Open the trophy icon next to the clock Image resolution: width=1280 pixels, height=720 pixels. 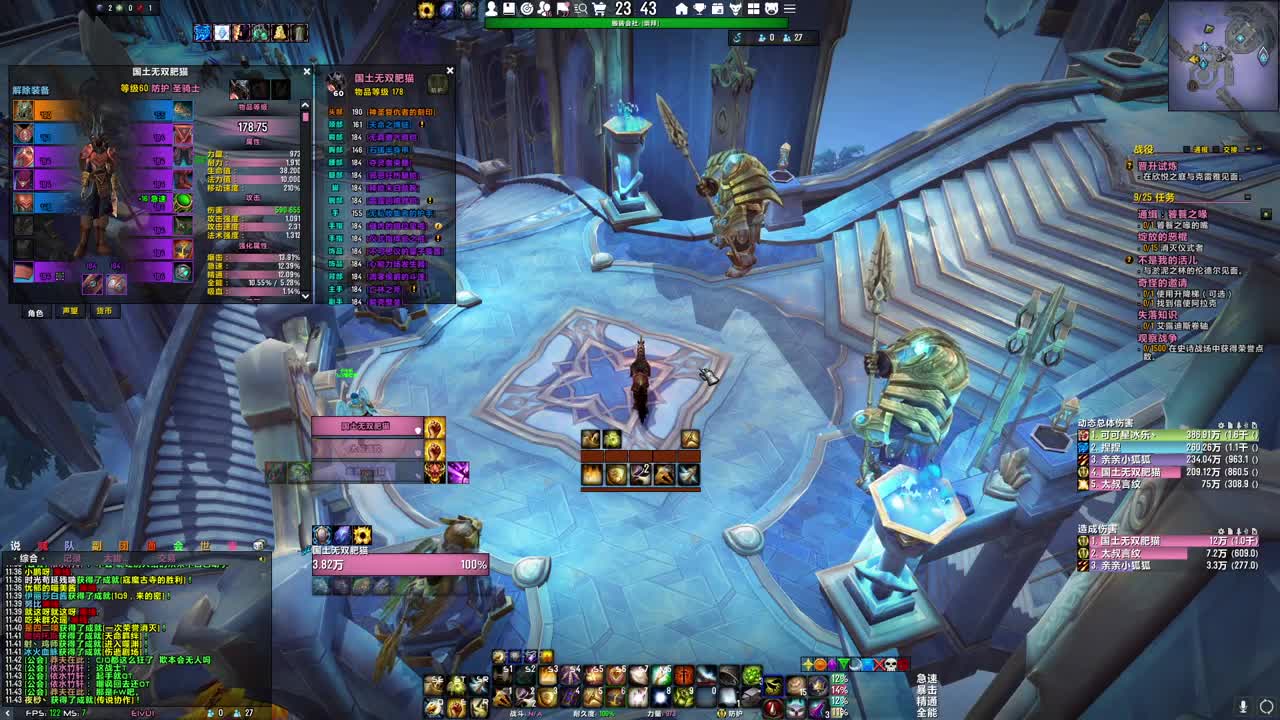700,9
